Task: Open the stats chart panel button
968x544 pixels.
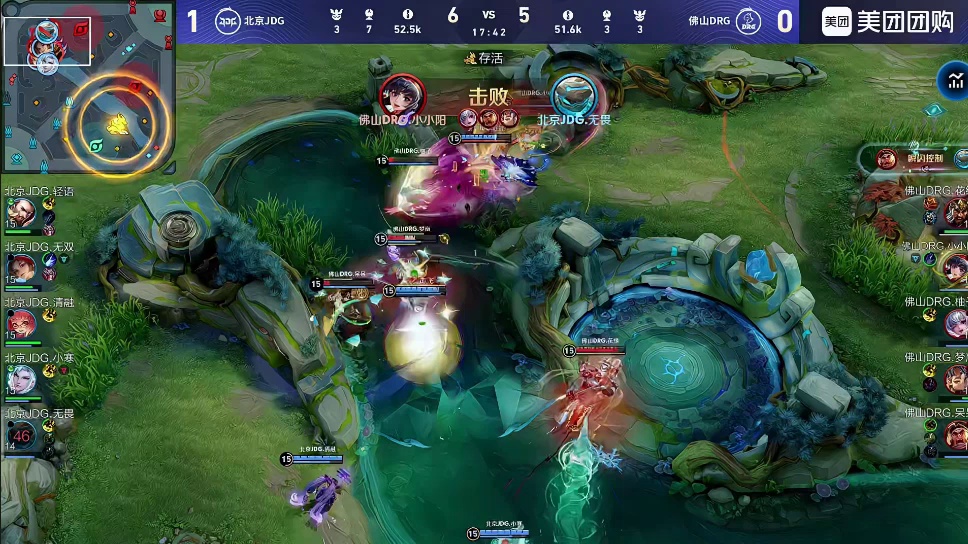Action: [x=950, y=81]
